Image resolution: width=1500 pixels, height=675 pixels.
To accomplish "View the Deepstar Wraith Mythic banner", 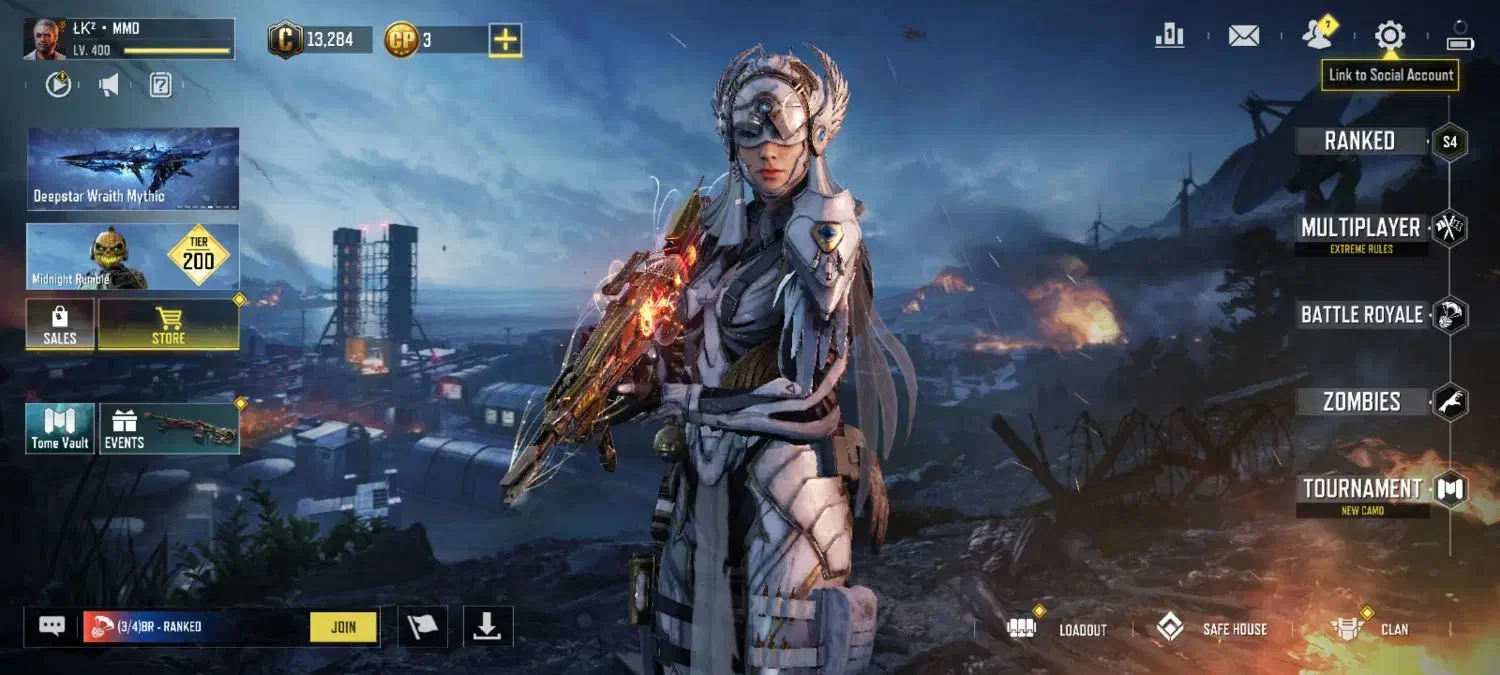I will click(133, 168).
